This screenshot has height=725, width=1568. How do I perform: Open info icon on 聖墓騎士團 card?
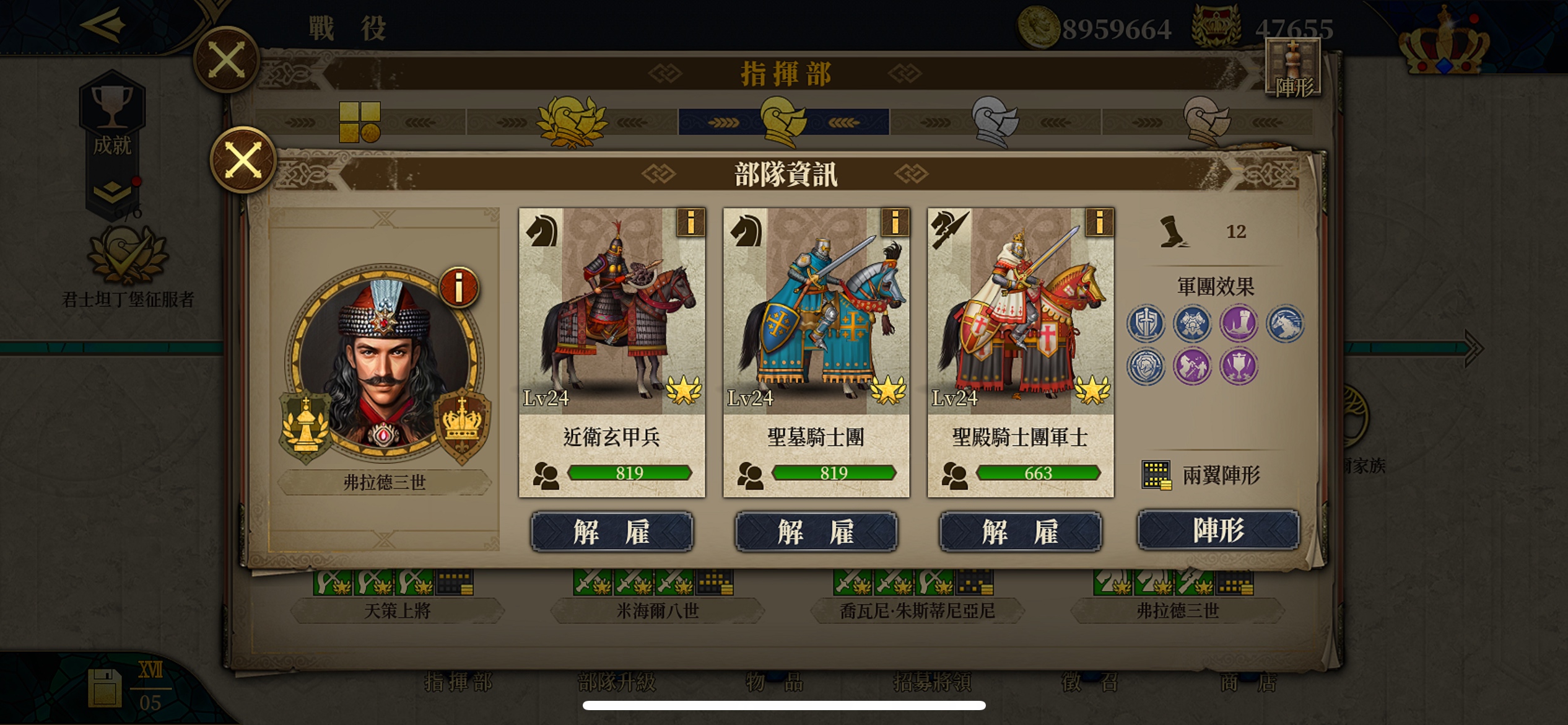(x=895, y=222)
